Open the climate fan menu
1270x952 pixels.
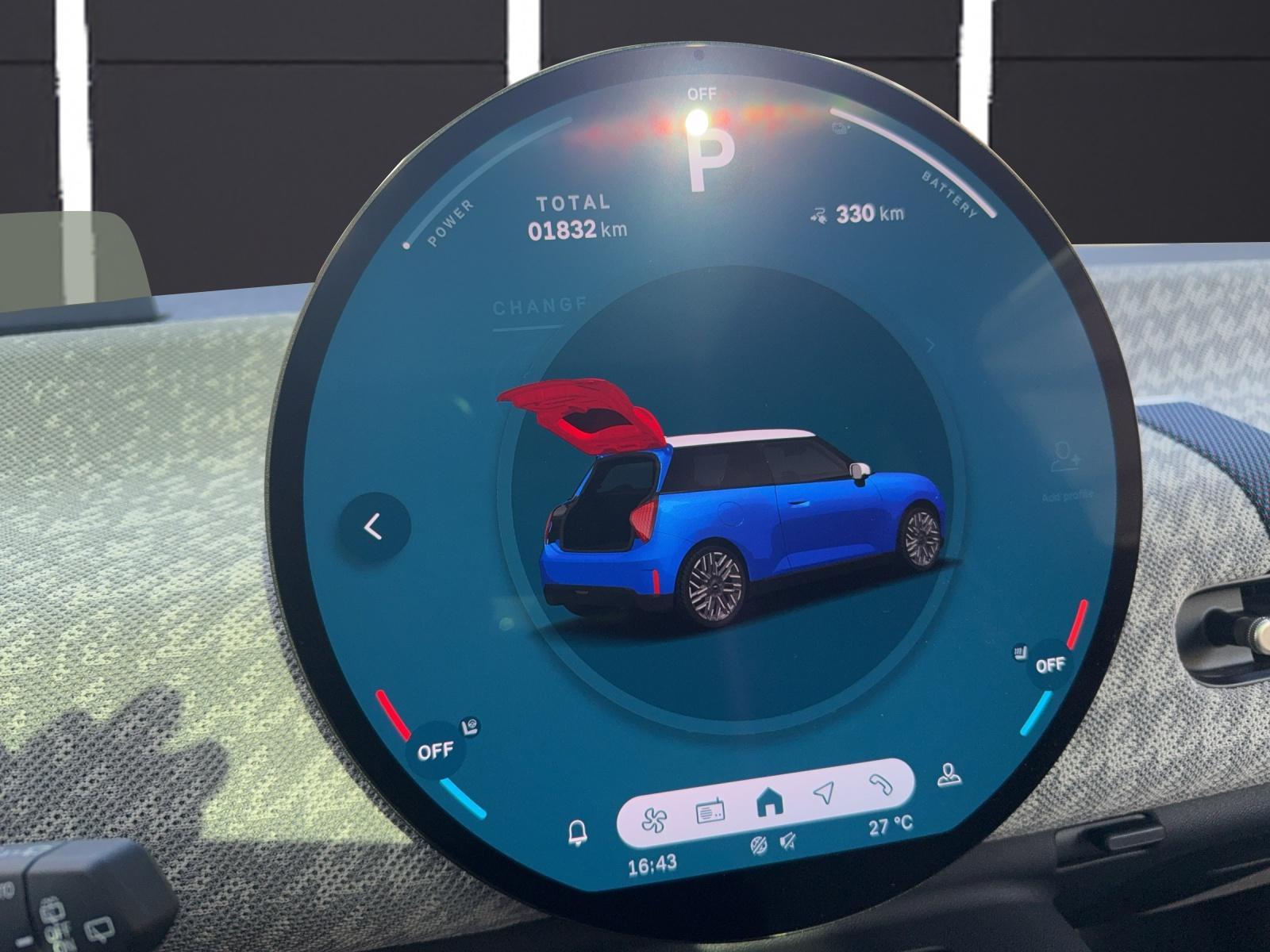(x=657, y=819)
